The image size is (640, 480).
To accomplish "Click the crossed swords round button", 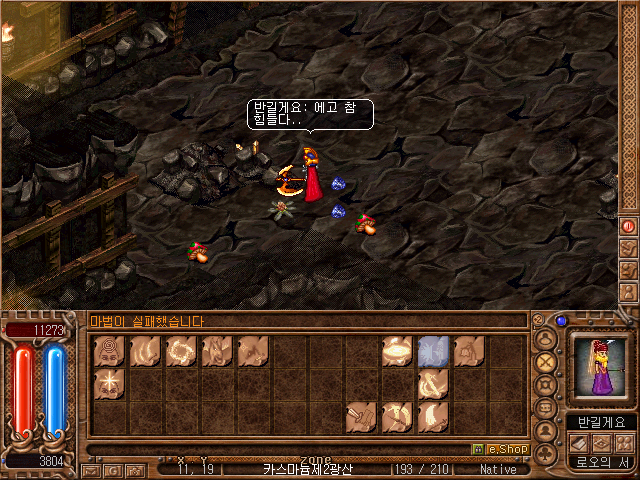I will coord(546,362).
